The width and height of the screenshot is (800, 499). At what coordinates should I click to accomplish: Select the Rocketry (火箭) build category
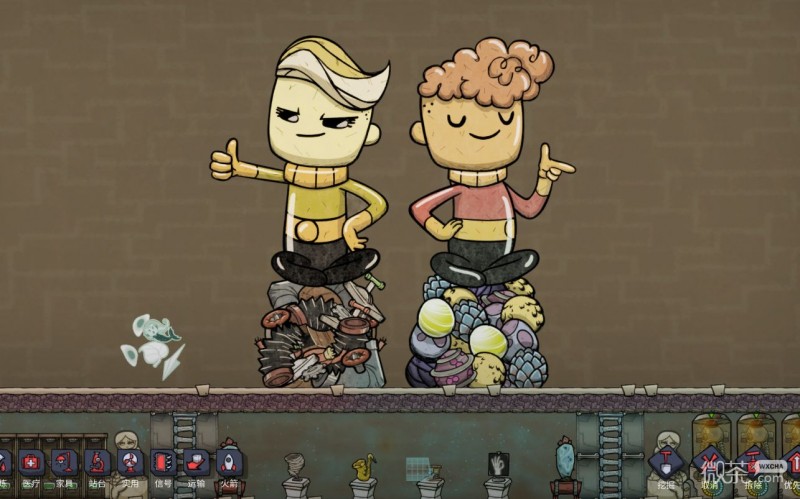click(228, 463)
